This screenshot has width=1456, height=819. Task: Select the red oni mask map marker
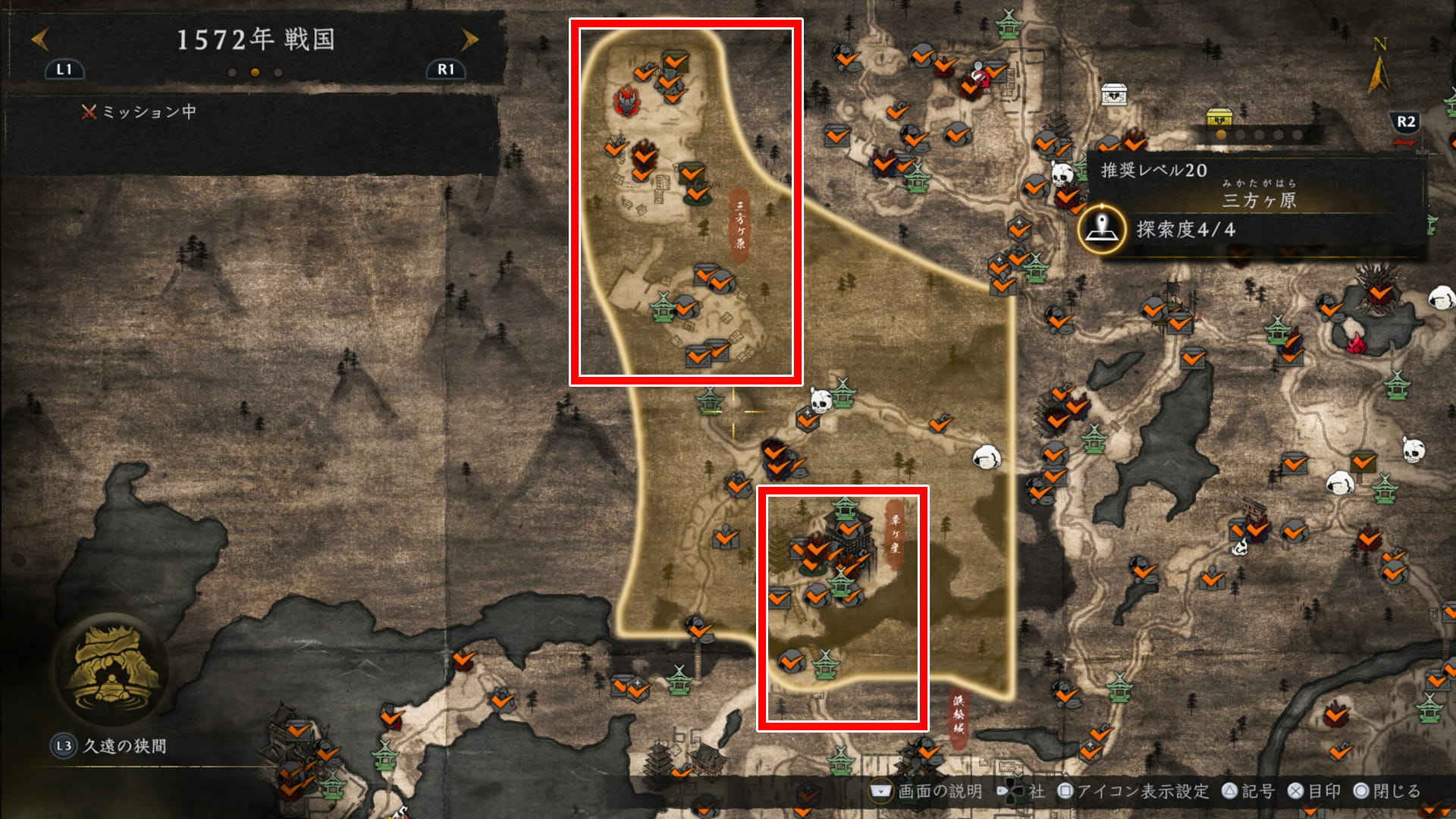click(x=628, y=102)
